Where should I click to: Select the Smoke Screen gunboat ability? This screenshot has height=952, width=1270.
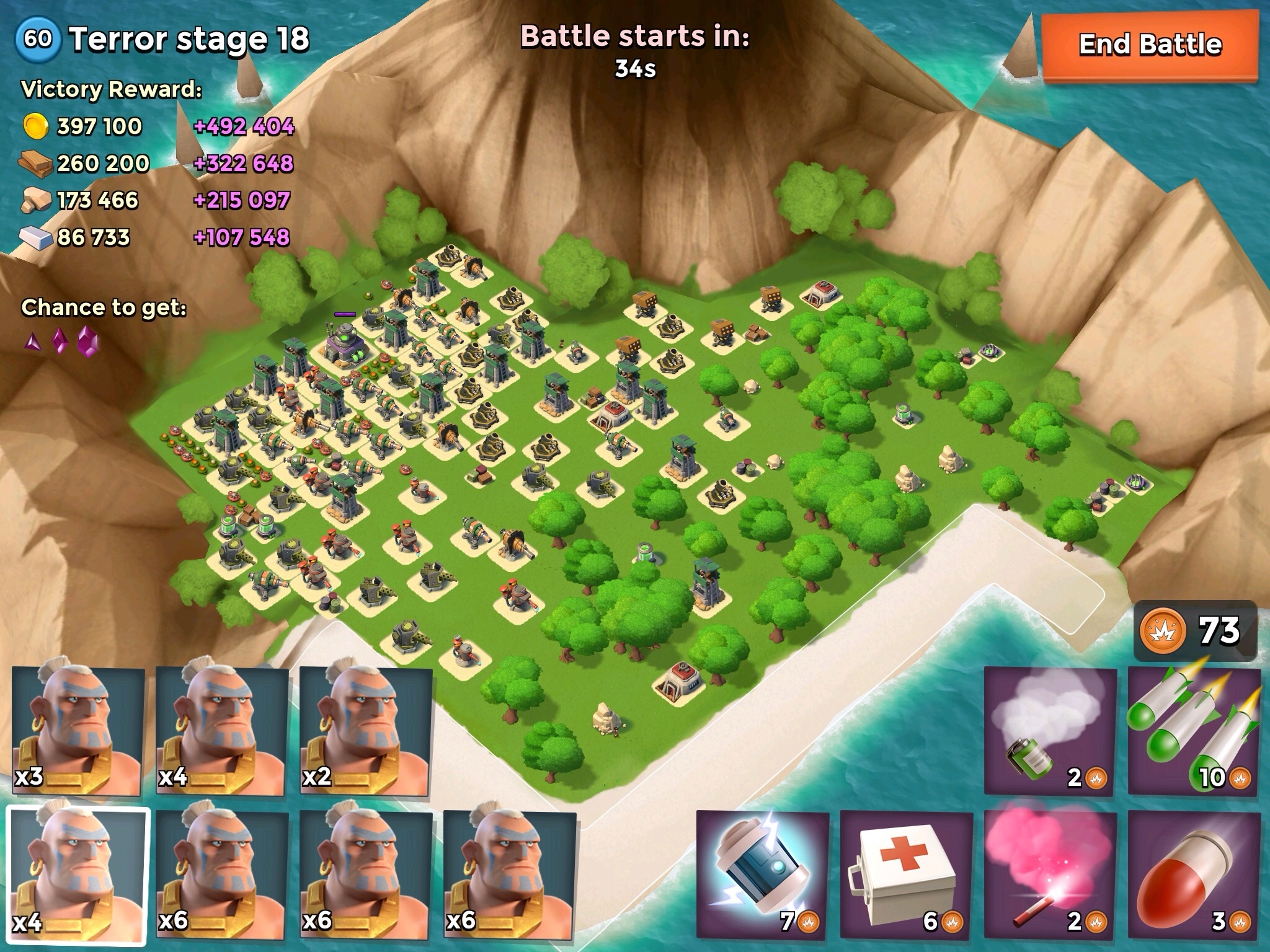coord(1050,731)
